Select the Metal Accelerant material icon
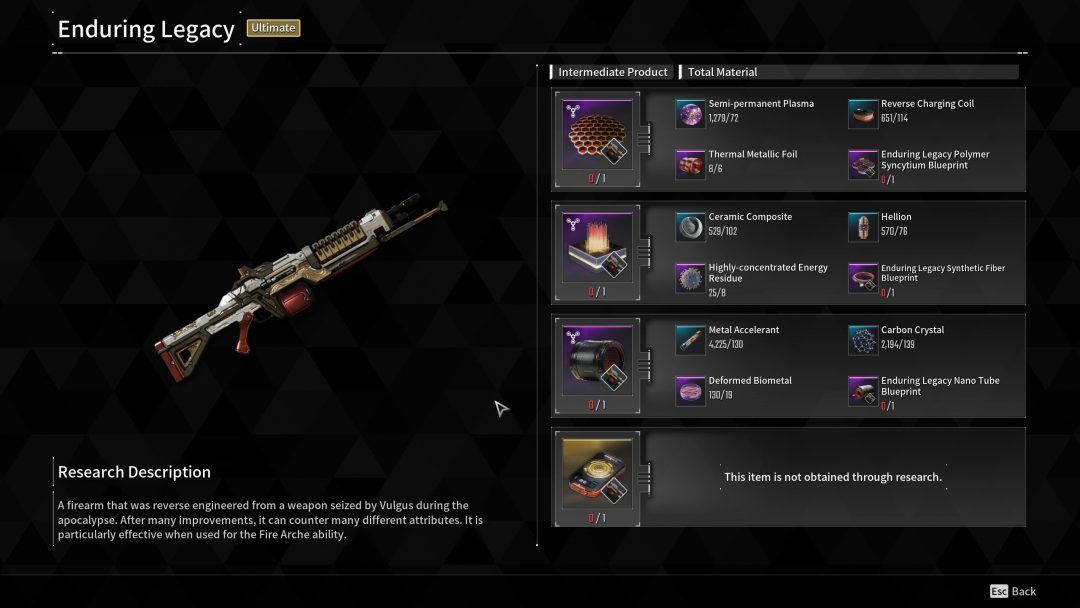This screenshot has height=608, width=1080. tap(690, 340)
